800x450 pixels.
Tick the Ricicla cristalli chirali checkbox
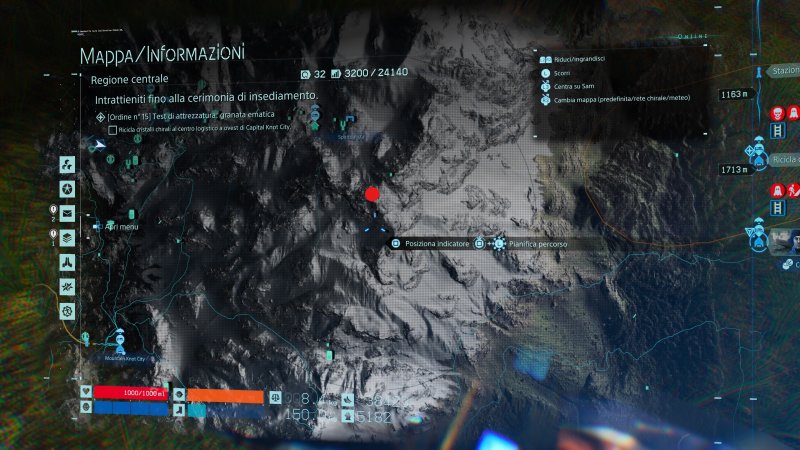tap(113, 129)
